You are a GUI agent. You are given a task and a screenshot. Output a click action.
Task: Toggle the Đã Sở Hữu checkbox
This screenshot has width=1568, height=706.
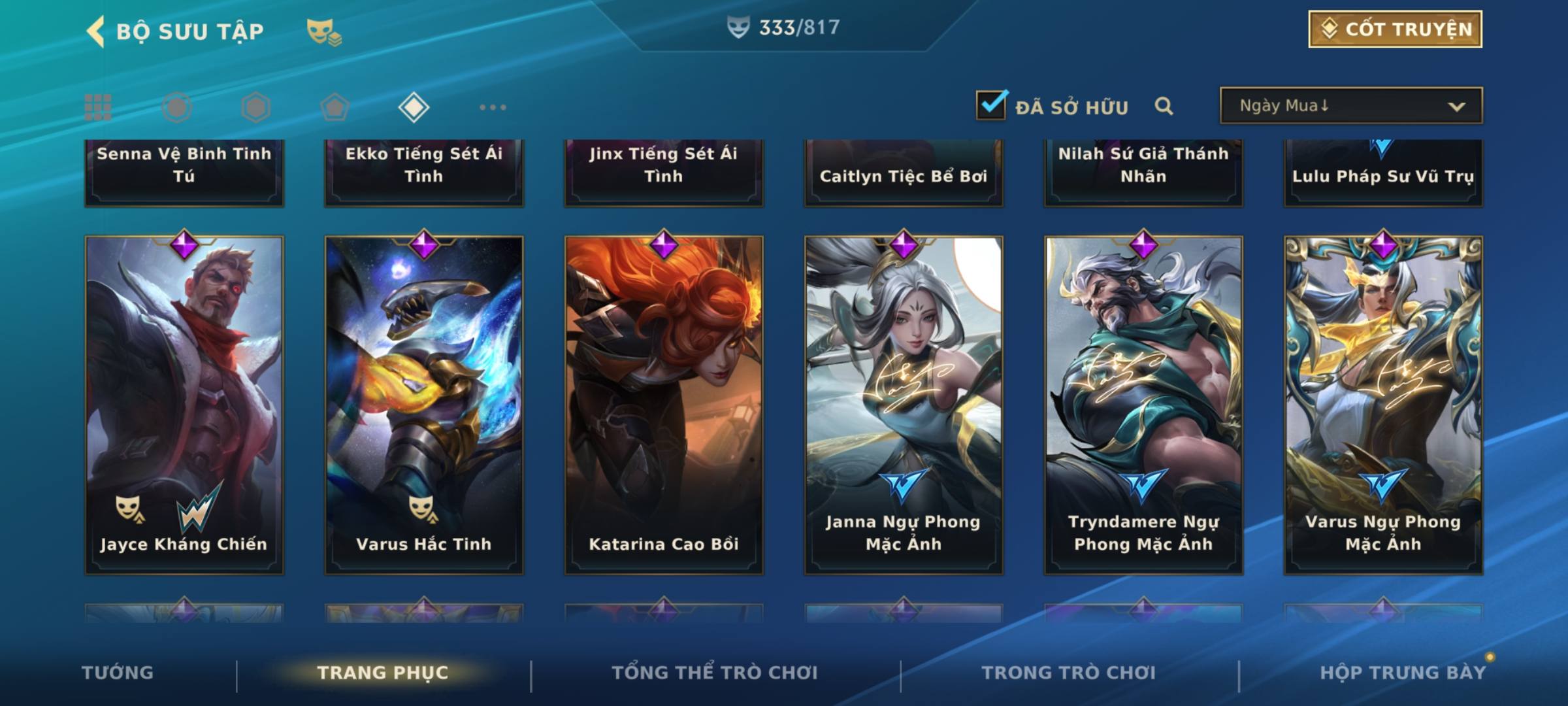(x=991, y=105)
